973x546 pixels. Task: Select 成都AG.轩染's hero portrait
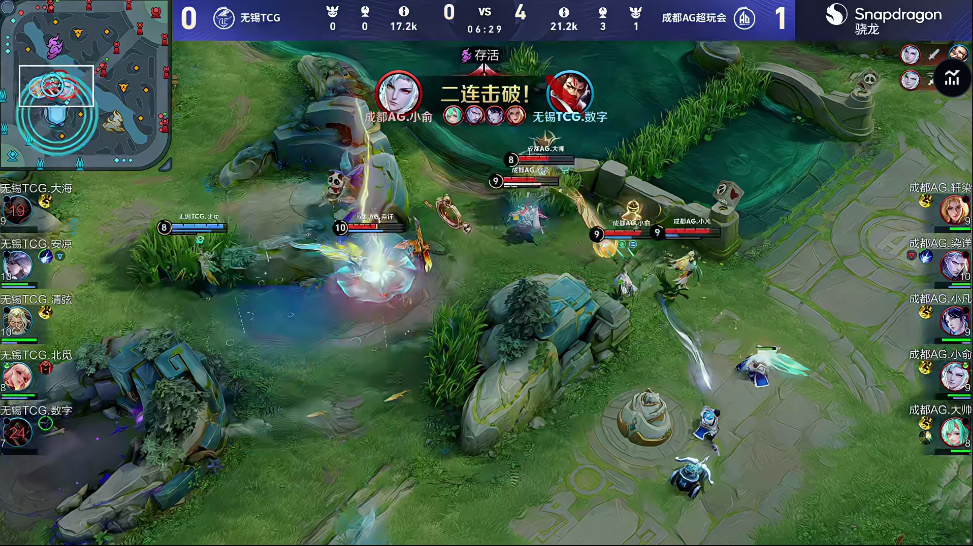[954, 210]
